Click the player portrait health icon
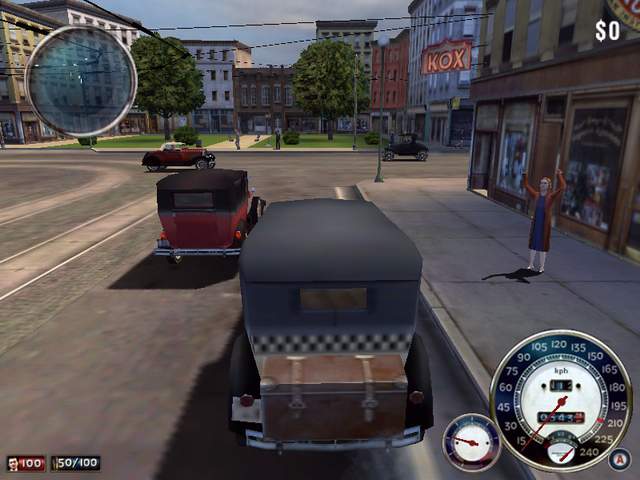The image size is (640, 480). [x=15, y=464]
